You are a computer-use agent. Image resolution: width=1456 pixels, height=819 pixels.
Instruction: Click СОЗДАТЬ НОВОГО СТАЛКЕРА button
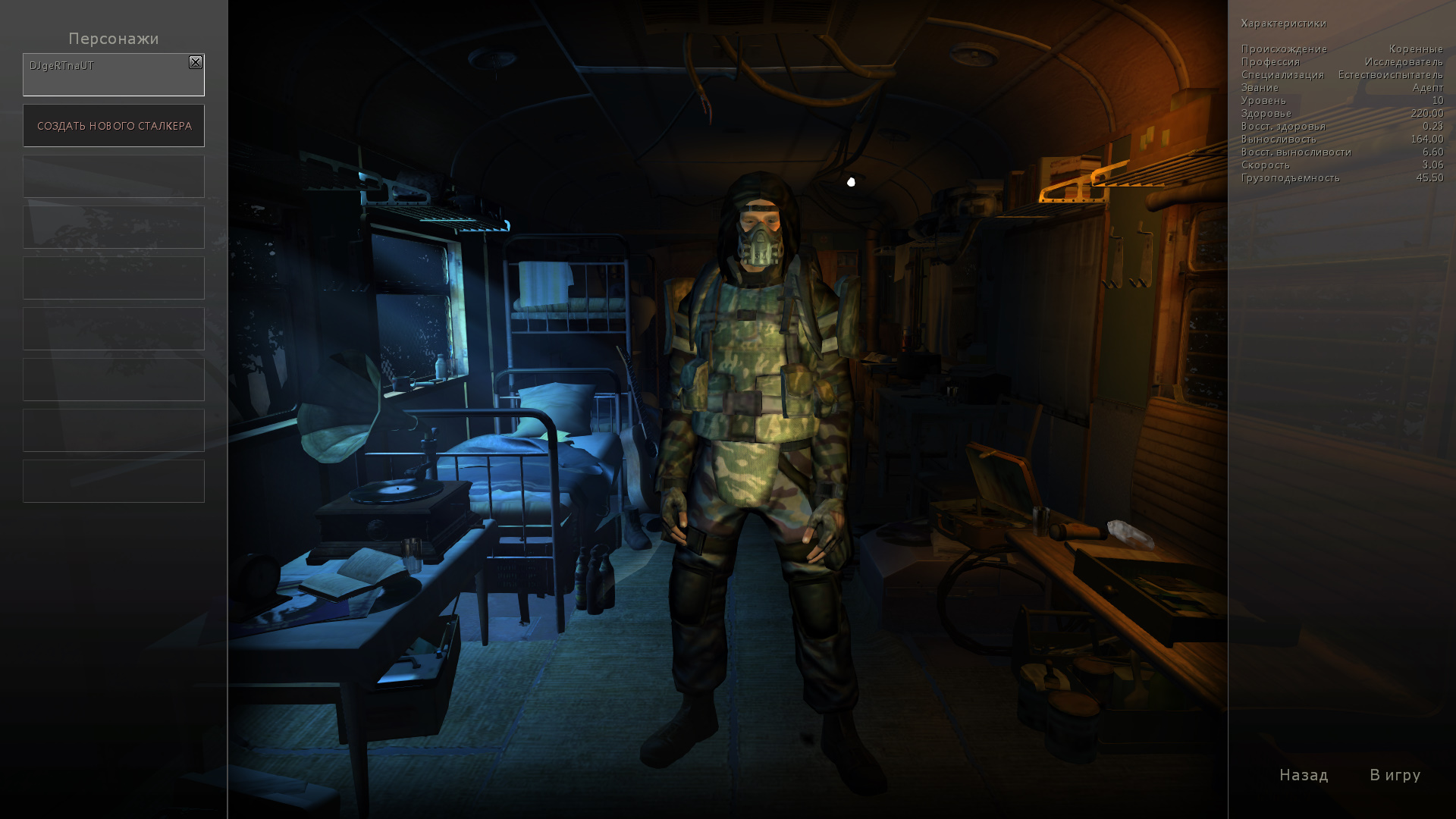[x=114, y=126]
